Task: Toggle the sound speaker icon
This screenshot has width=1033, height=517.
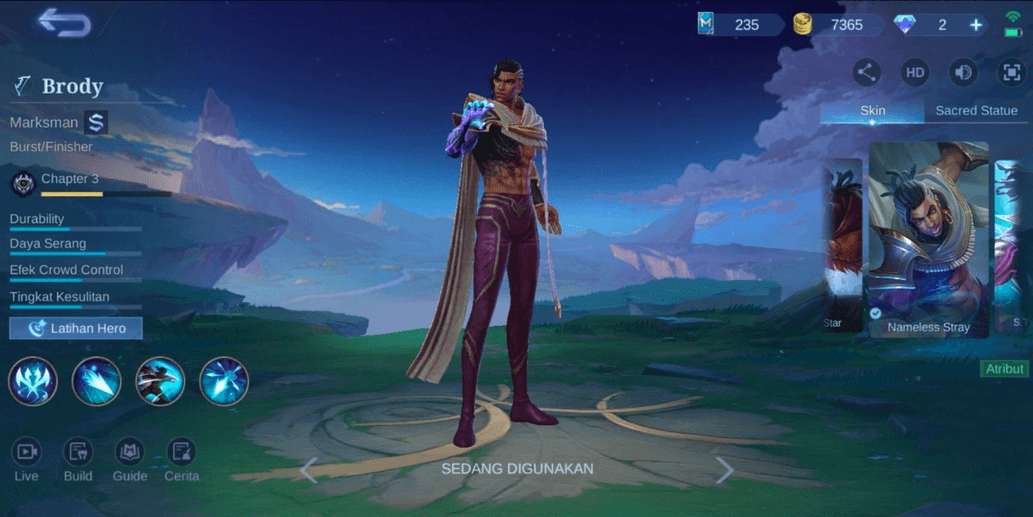Action: click(x=964, y=72)
